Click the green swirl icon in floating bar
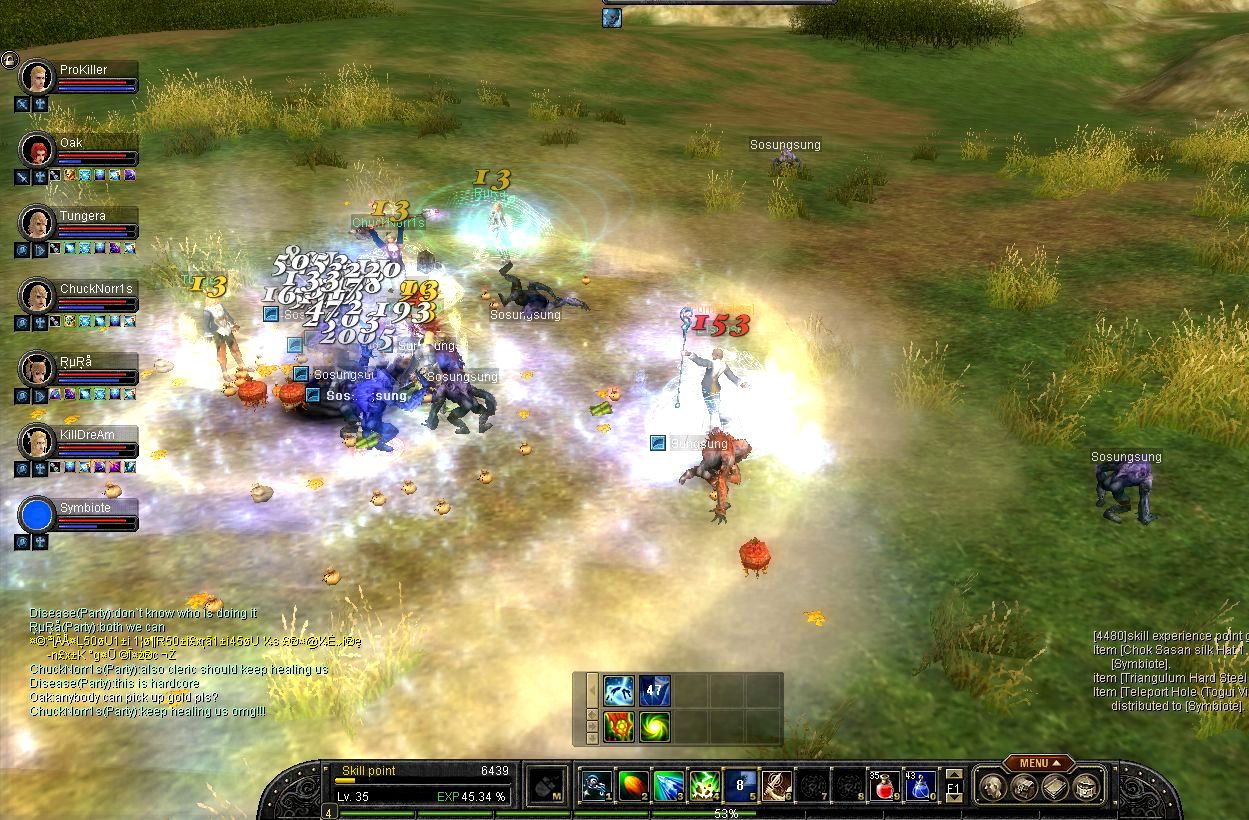Screen dimensions: 1249x820 click(655, 726)
